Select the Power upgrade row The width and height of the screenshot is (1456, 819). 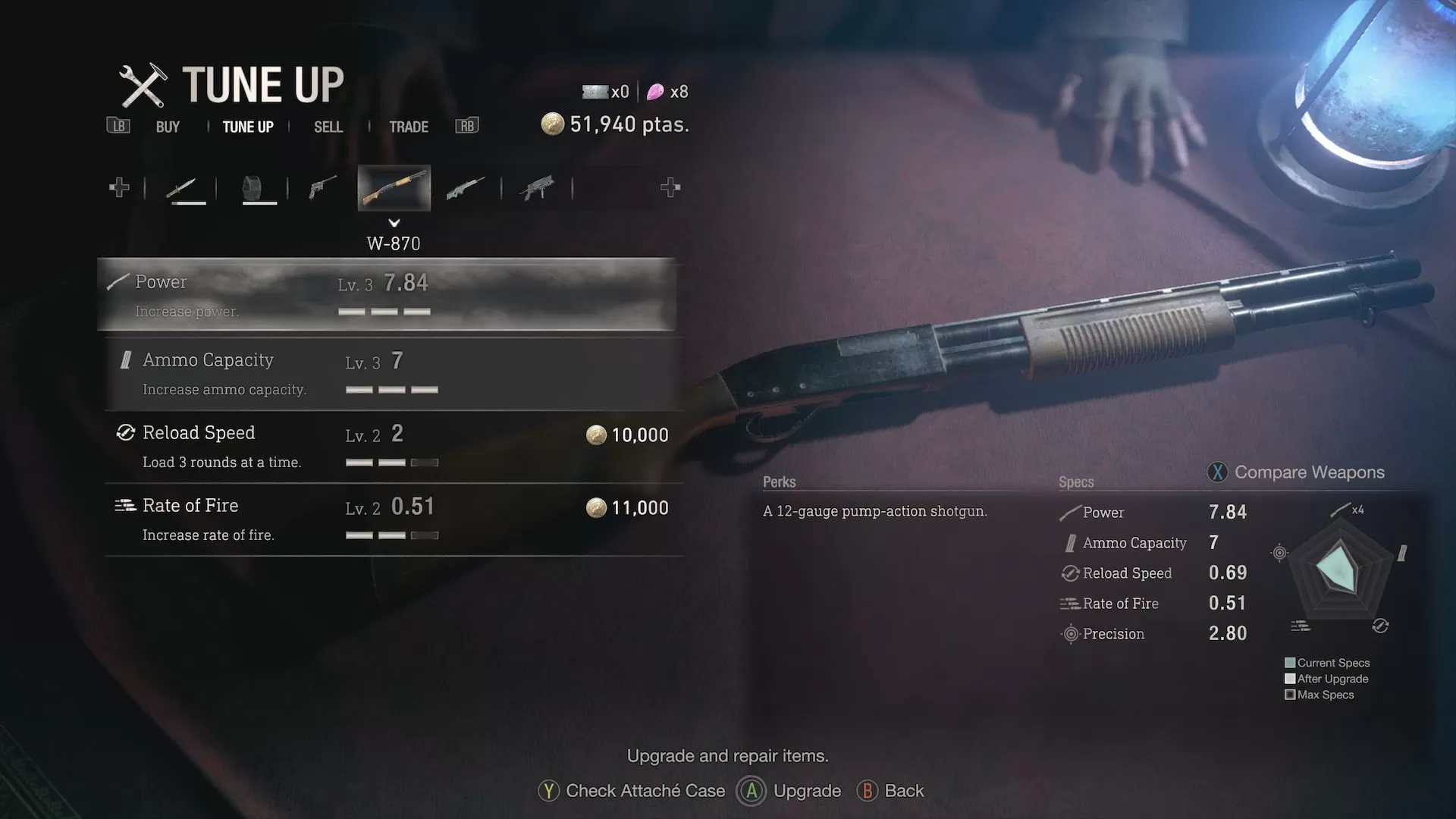387,294
